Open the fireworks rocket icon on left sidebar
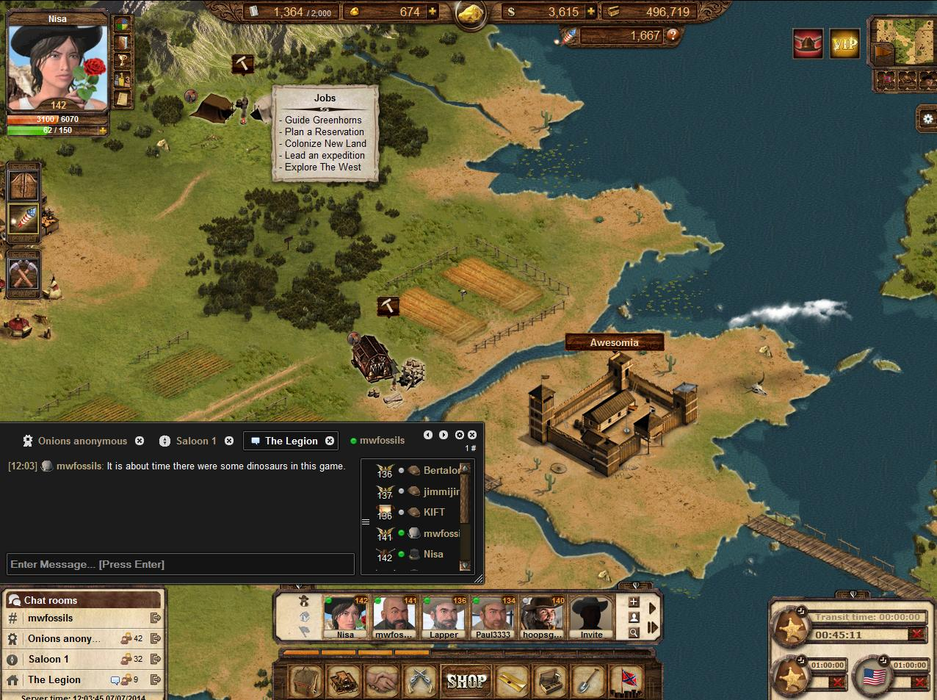The height and width of the screenshot is (700, 937). 24,219
